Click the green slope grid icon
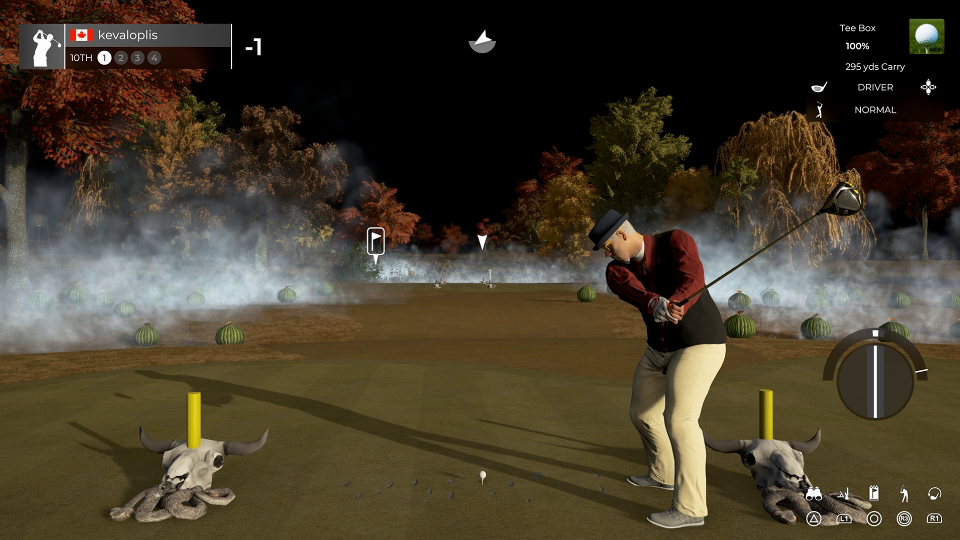 tap(844, 494)
